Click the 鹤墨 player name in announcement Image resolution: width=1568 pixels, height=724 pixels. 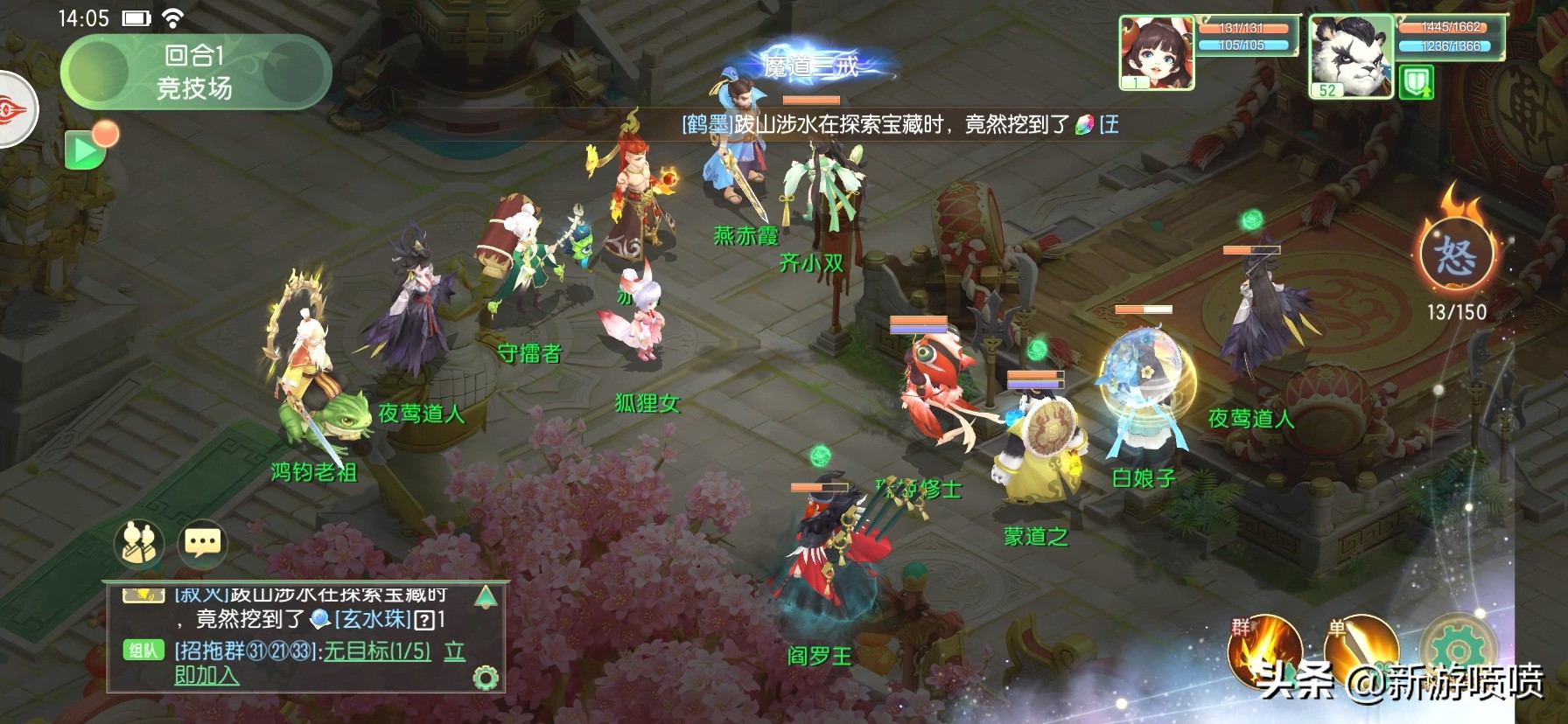707,125
